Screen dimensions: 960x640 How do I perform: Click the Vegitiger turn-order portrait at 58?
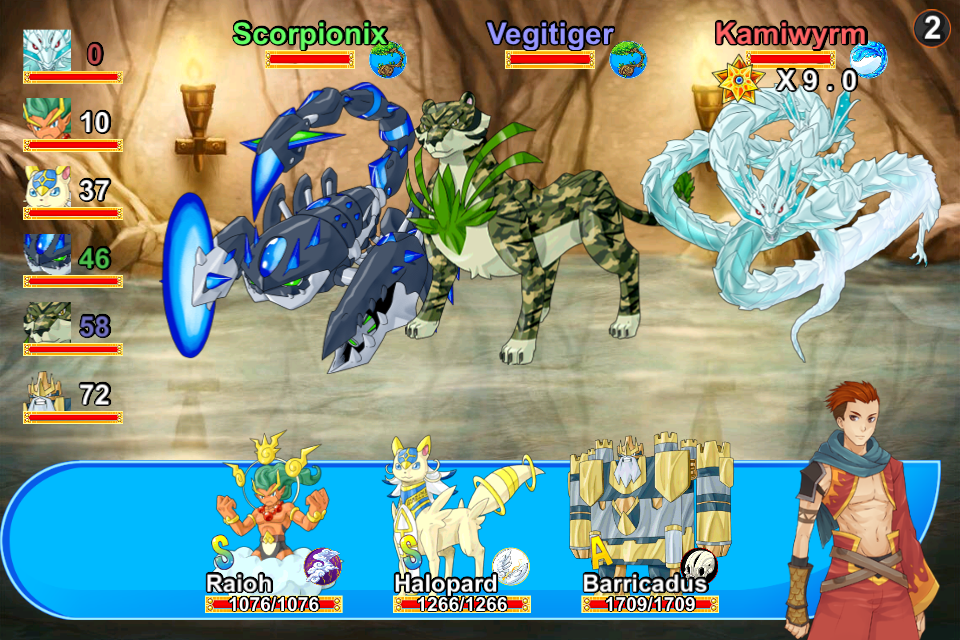pos(47,322)
